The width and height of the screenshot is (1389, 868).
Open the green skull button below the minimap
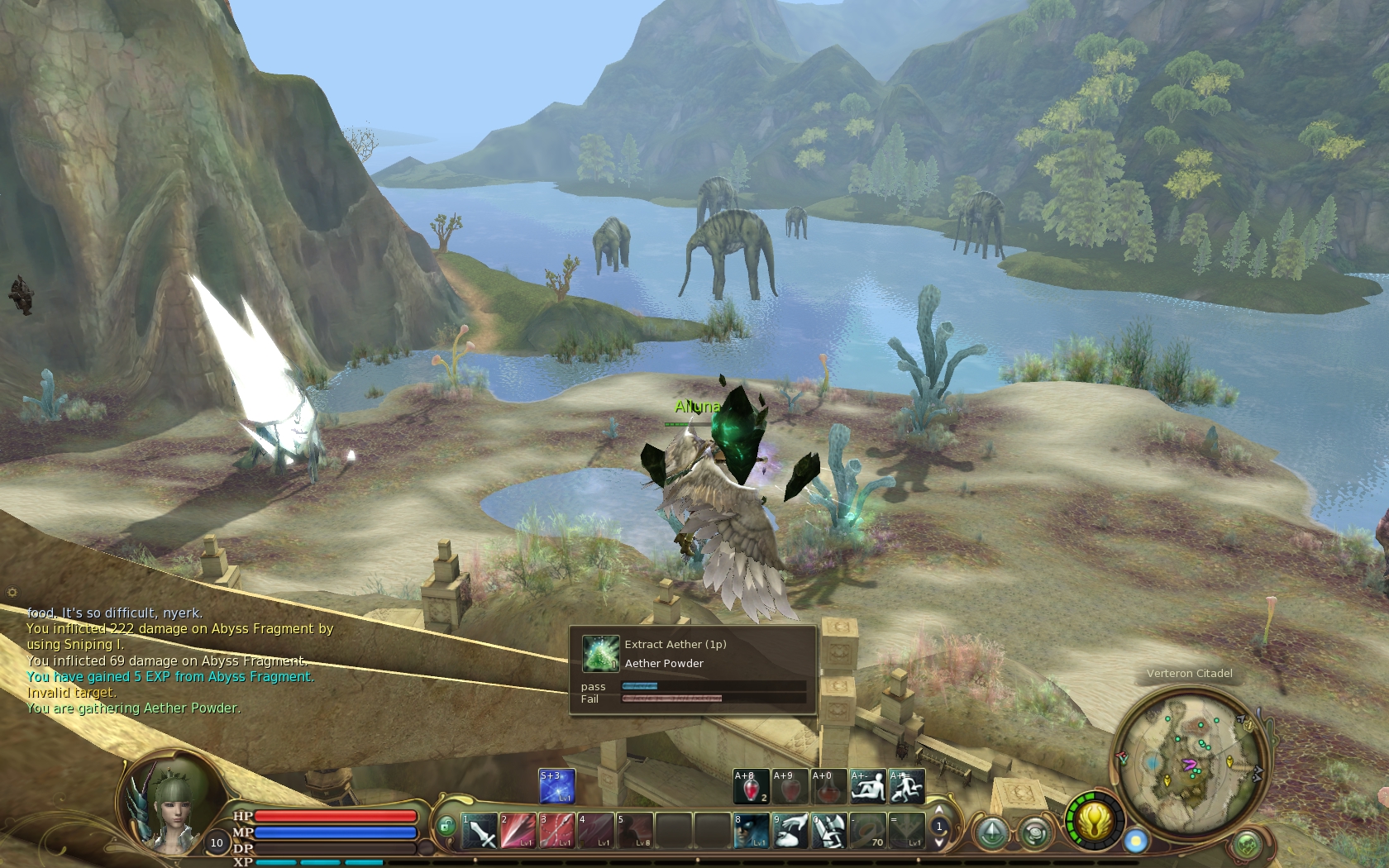(x=1247, y=845)
